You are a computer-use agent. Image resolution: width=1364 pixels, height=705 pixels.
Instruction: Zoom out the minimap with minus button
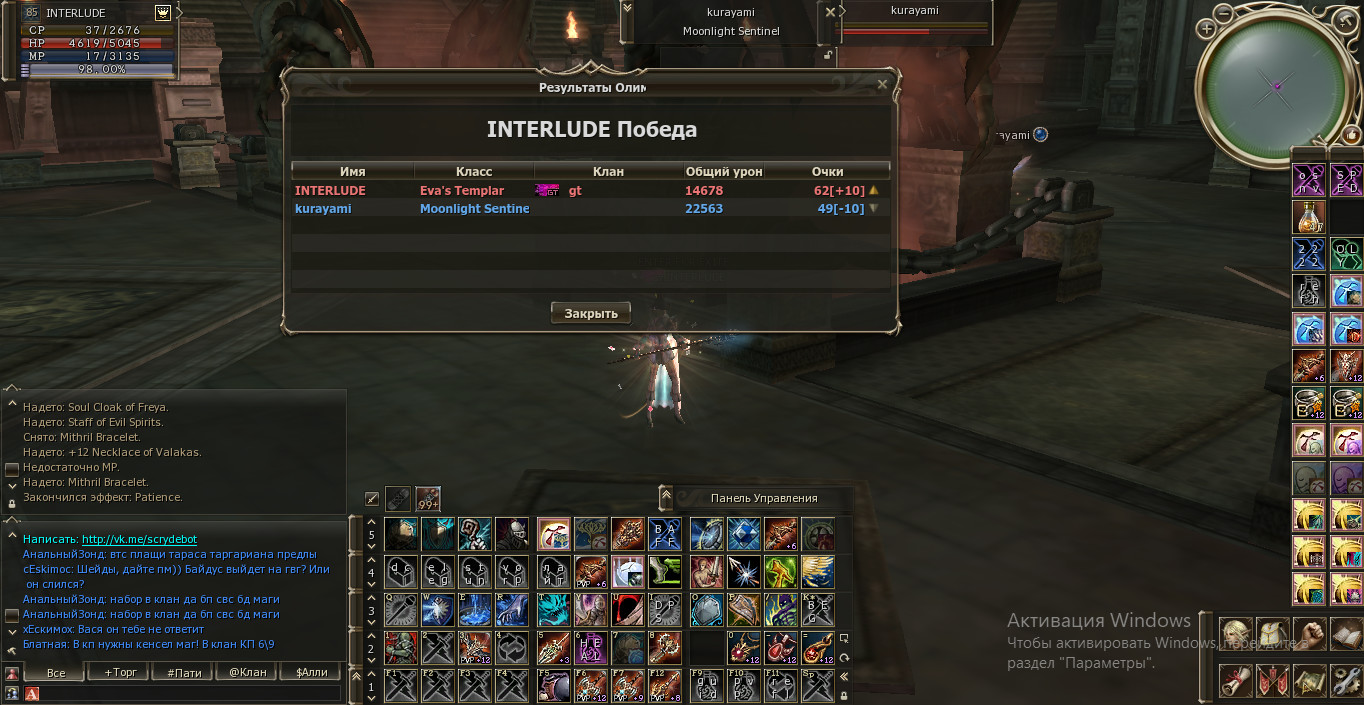pos(1225,14)
